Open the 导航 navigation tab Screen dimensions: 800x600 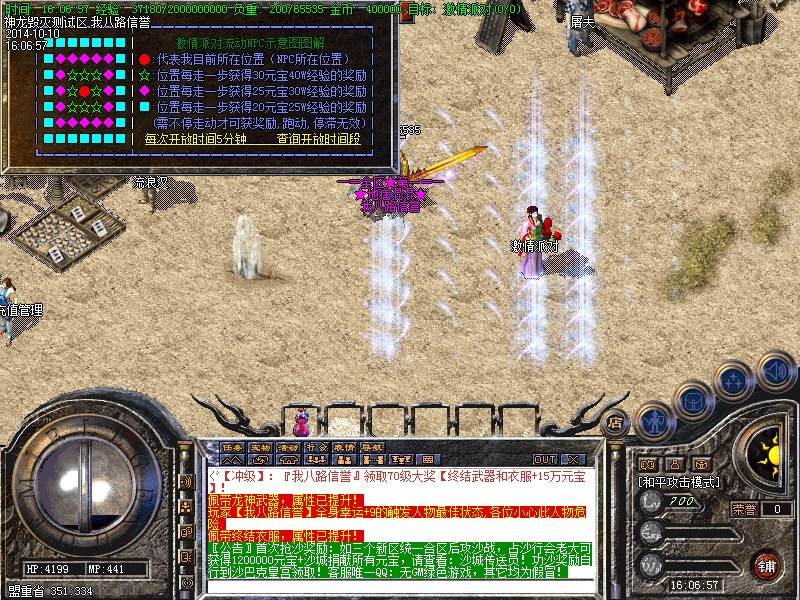(x=372, y=447)
